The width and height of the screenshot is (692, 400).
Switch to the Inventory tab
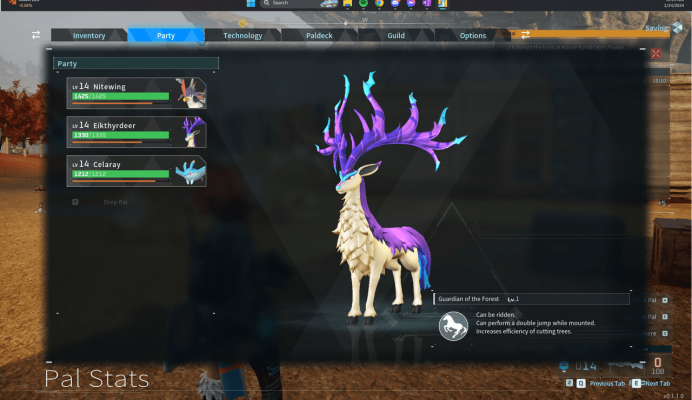89,36
